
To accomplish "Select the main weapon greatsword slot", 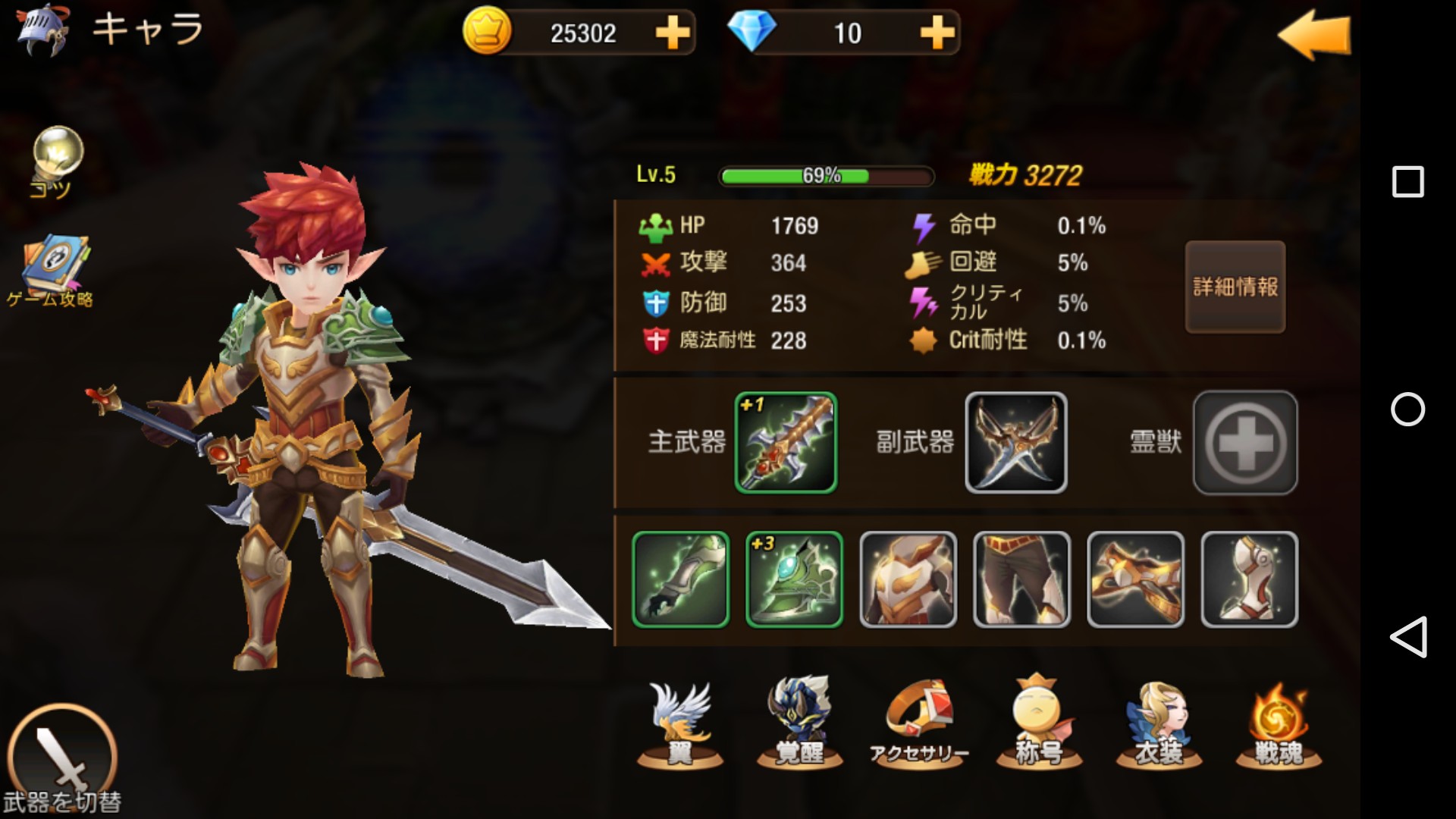I will 786,443.
